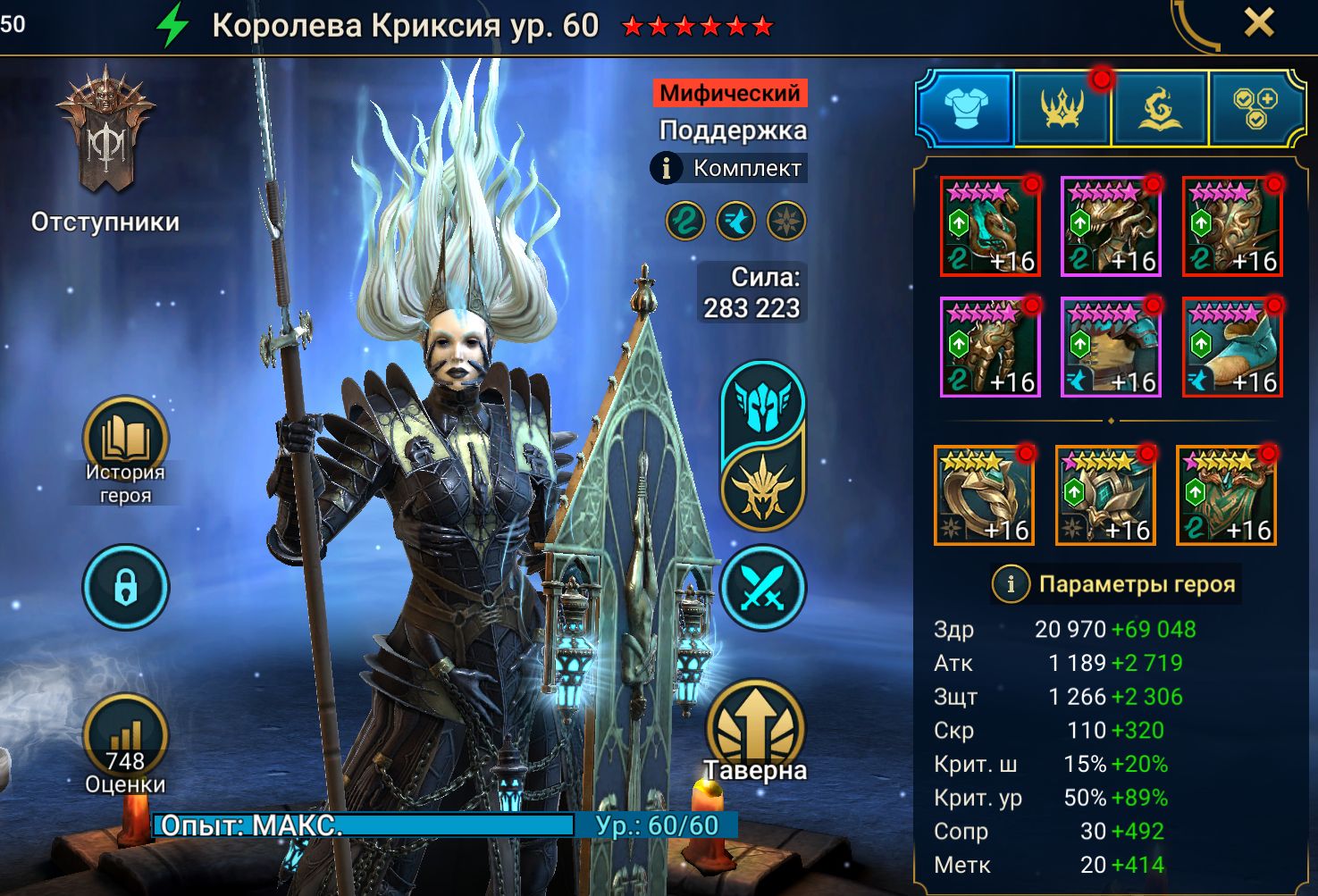Select the armor equipment tab

click(x=966, y=109)
